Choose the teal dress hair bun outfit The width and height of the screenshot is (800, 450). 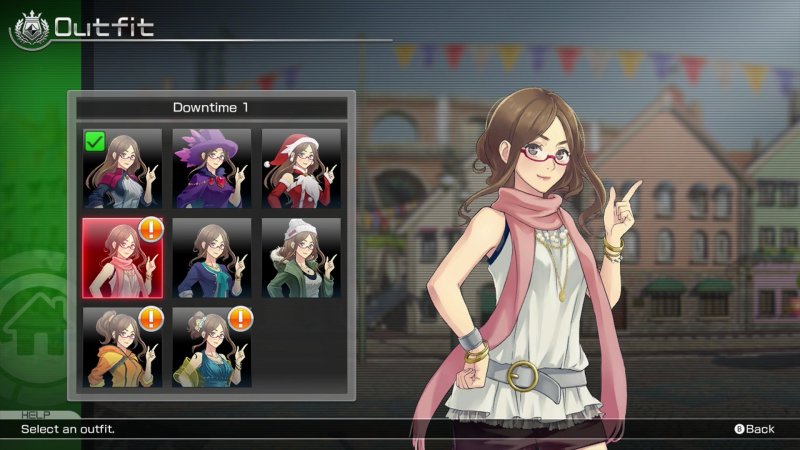click(x=211, y=347)
